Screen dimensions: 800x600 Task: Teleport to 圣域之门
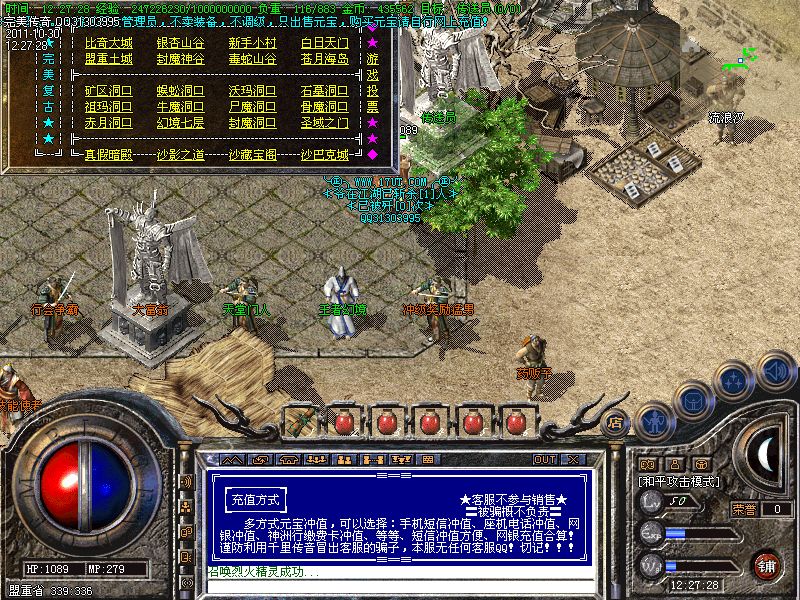click(325, 123)
